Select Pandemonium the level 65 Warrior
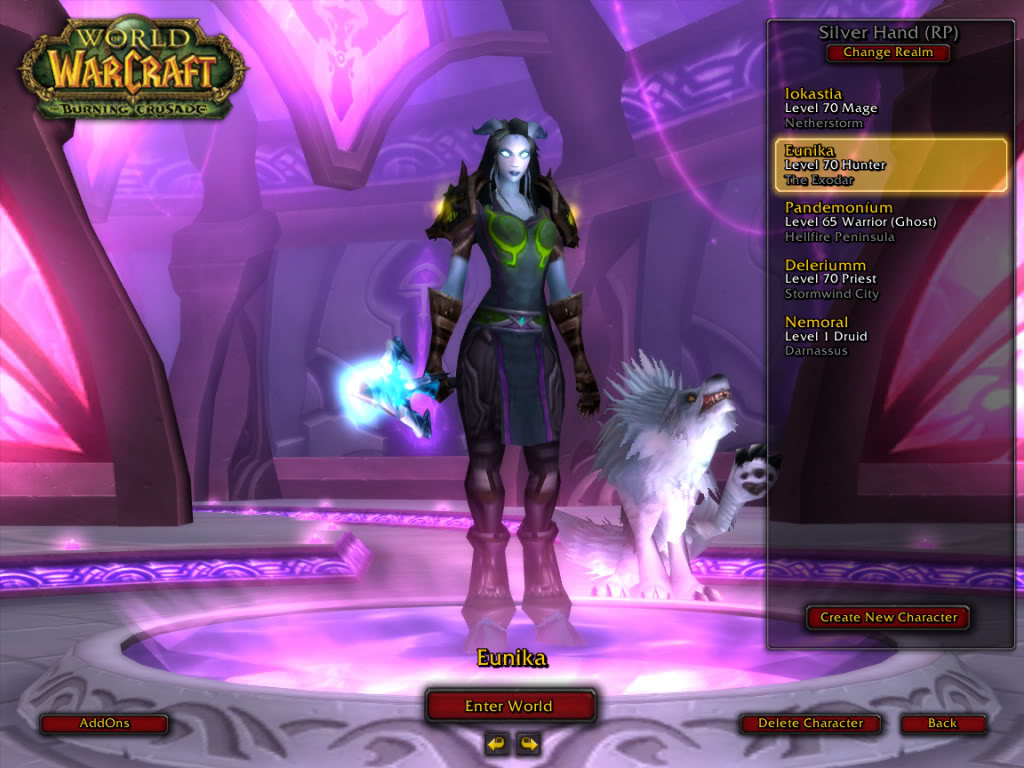The image size is (1024, 768). pyautogui.click(x=888, y=222)
